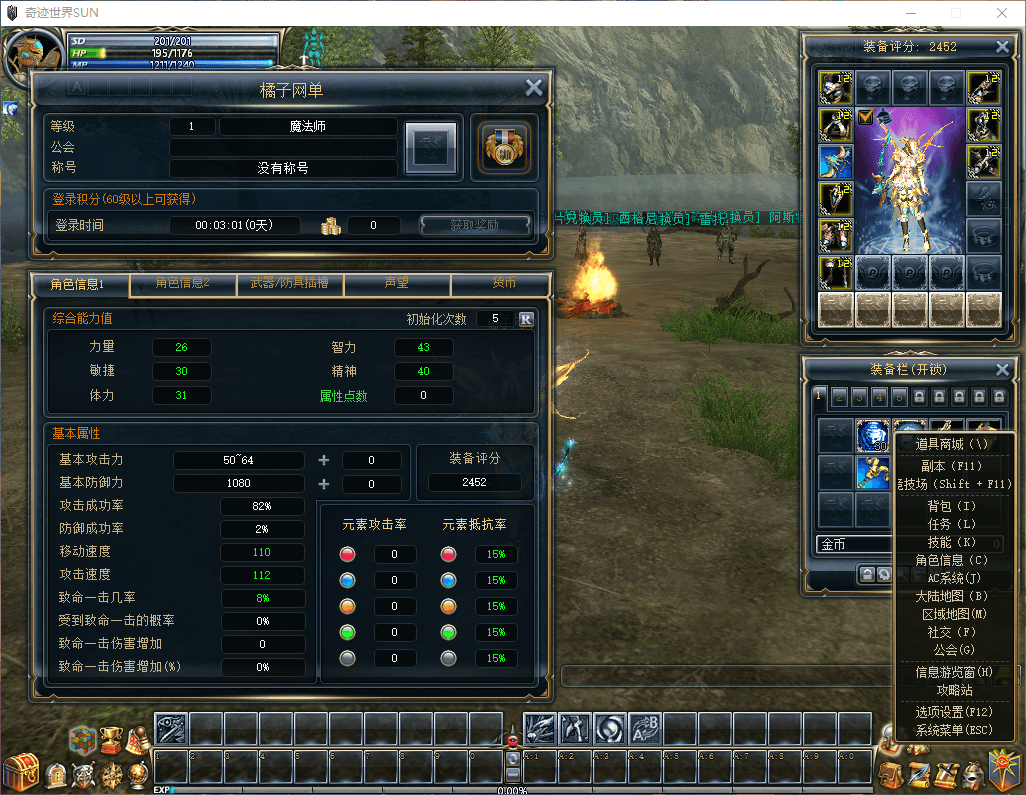Open 系统菜单 (ESC) system menu entry
This screenshot has height=795, width=1026.
click(x=953, y=730)
